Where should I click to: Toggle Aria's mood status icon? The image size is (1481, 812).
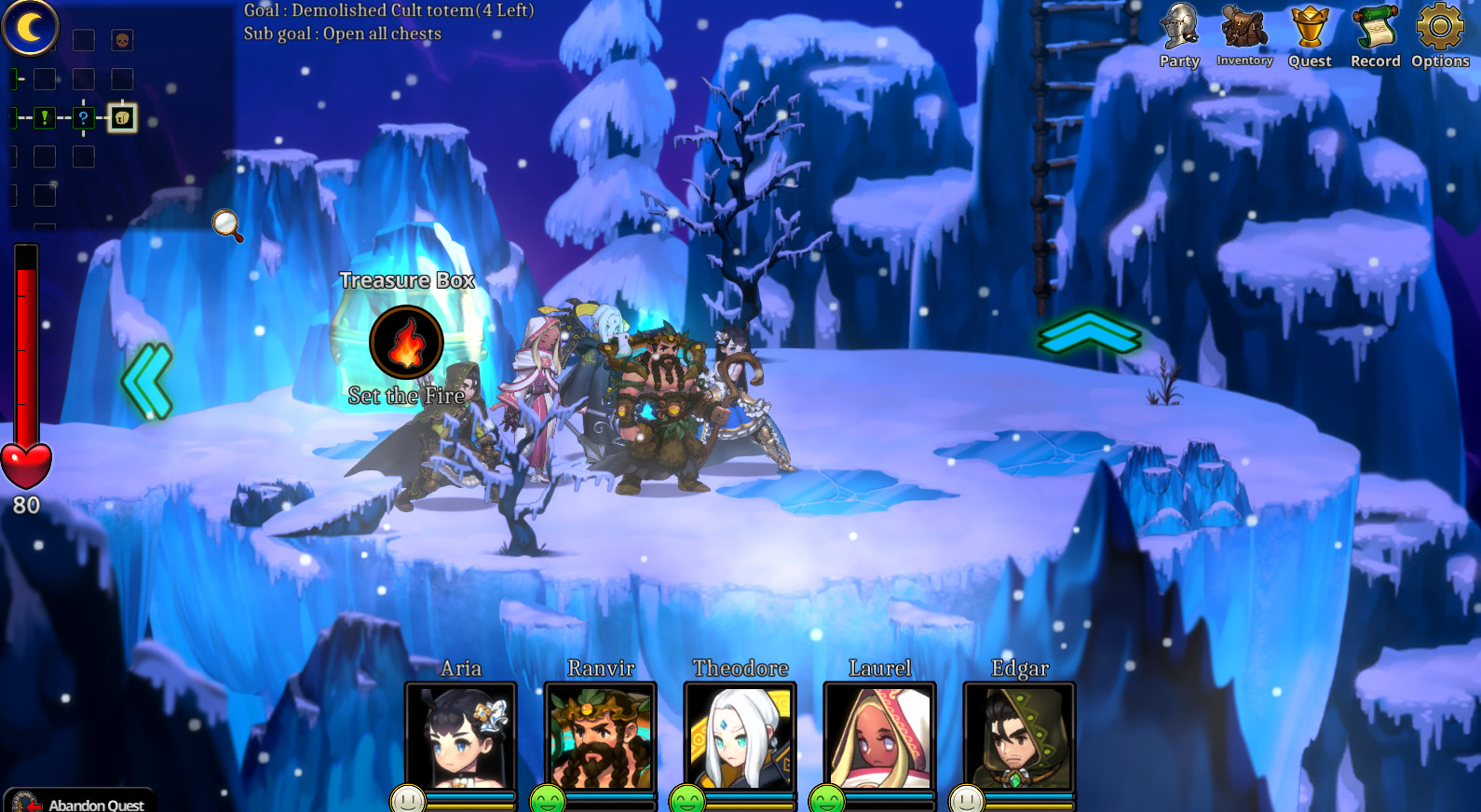tap(407, 798)
